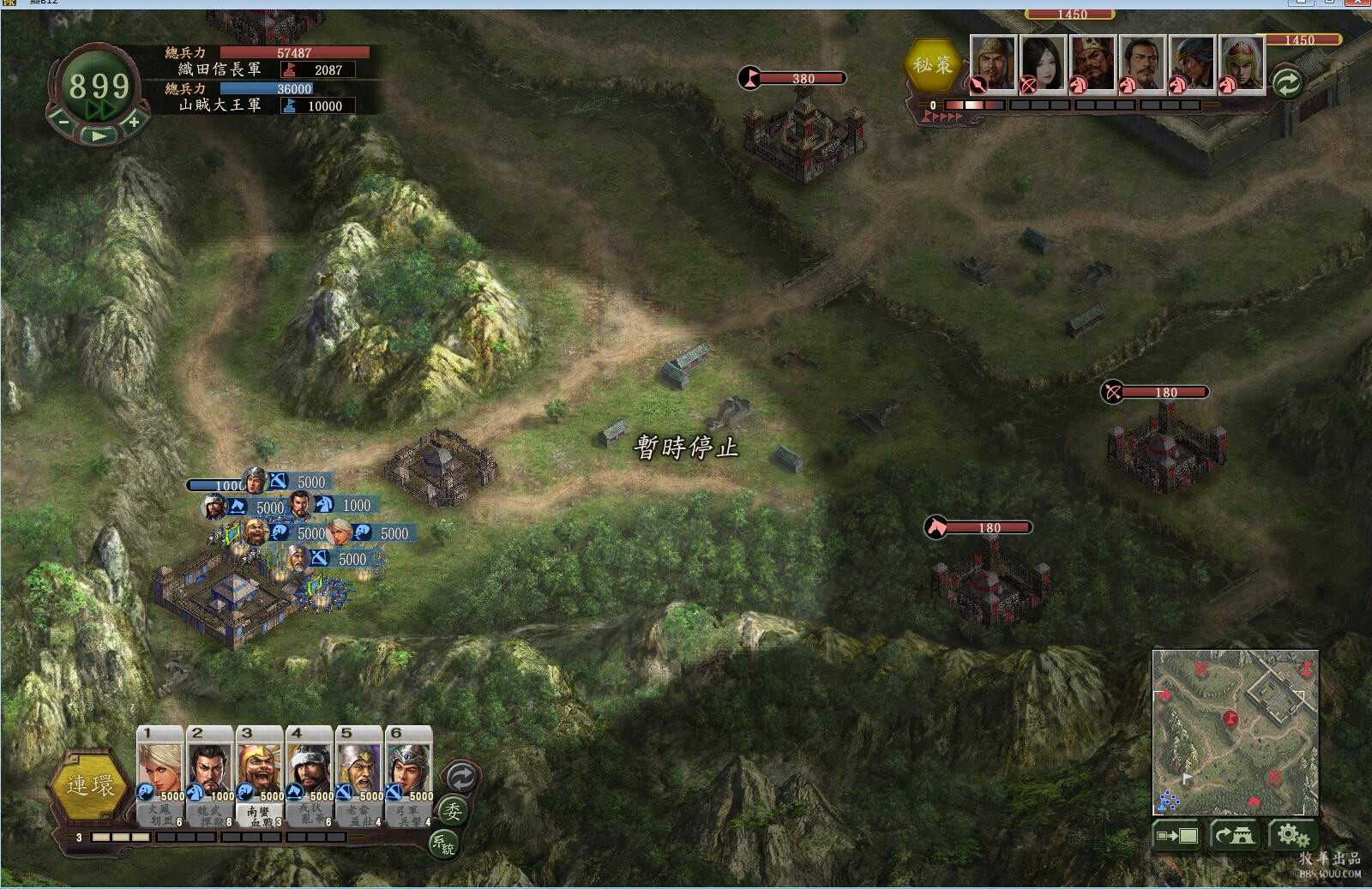Click the castle return arrow button
Image resolution: width=1372 pixels, height=889 pixels.
coord(1234,835)
